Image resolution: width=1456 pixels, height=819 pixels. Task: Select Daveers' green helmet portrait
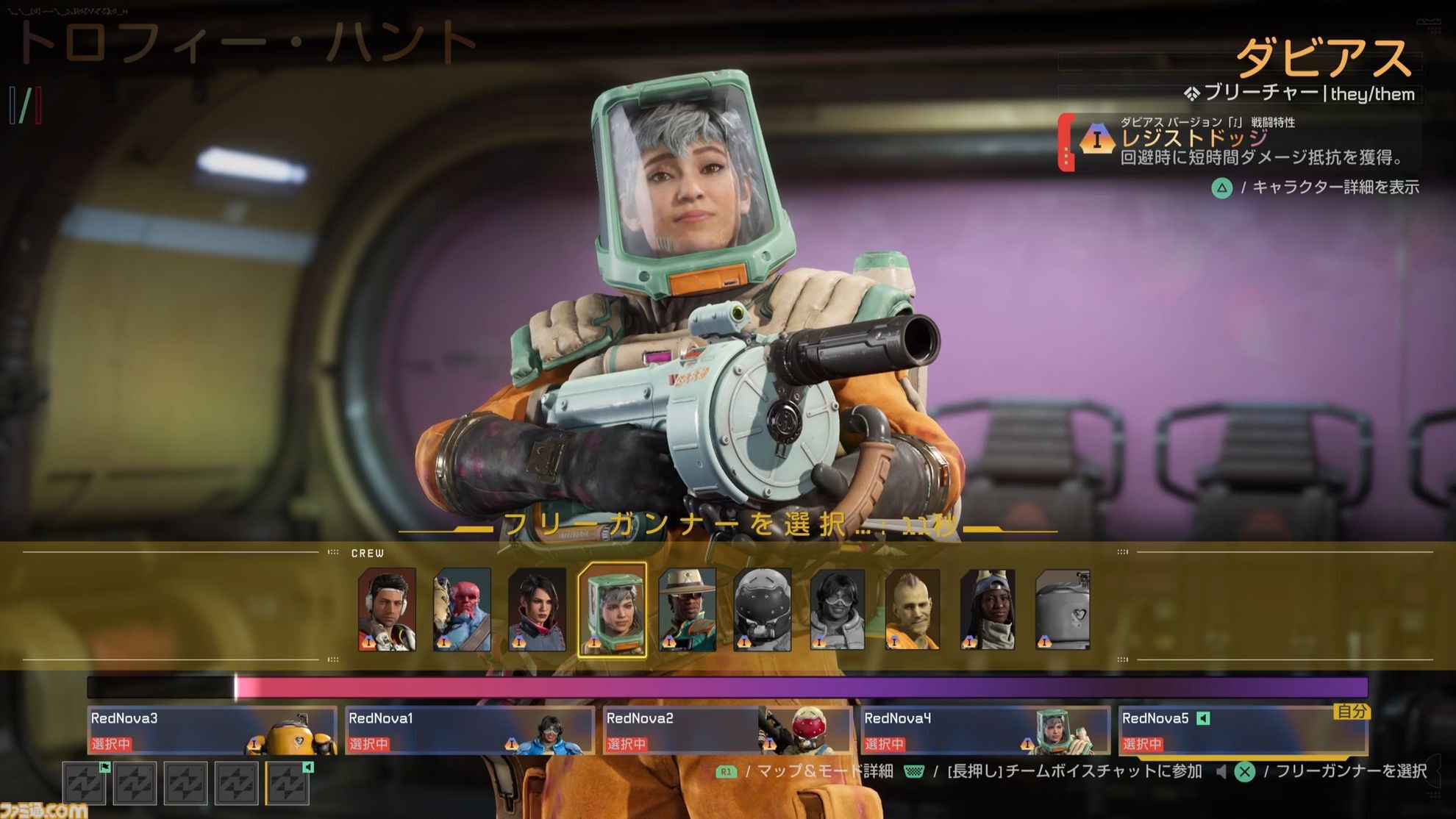click(613, 609)
